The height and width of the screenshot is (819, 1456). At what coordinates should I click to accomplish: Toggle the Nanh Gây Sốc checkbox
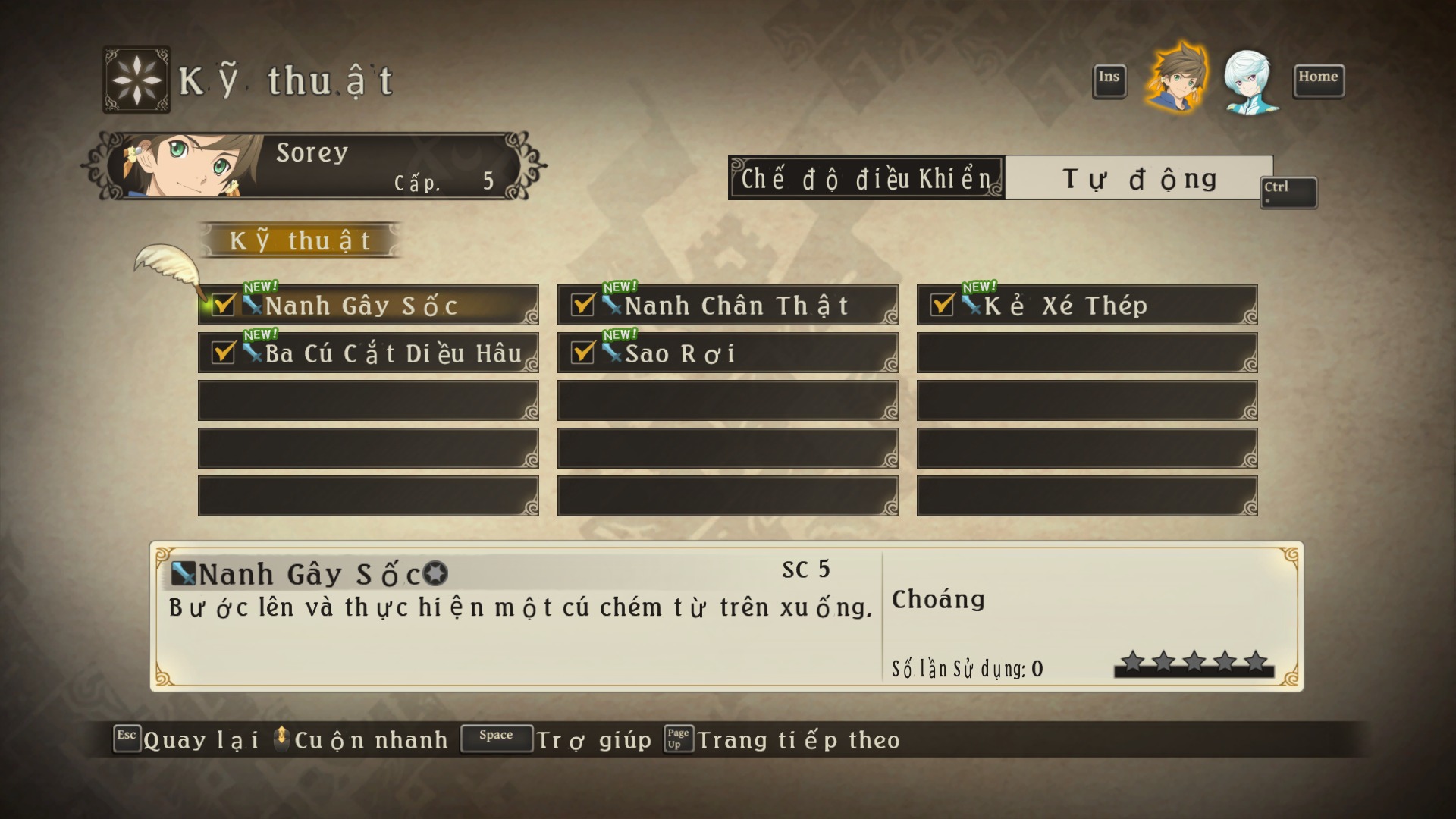[x=223, y=305]
